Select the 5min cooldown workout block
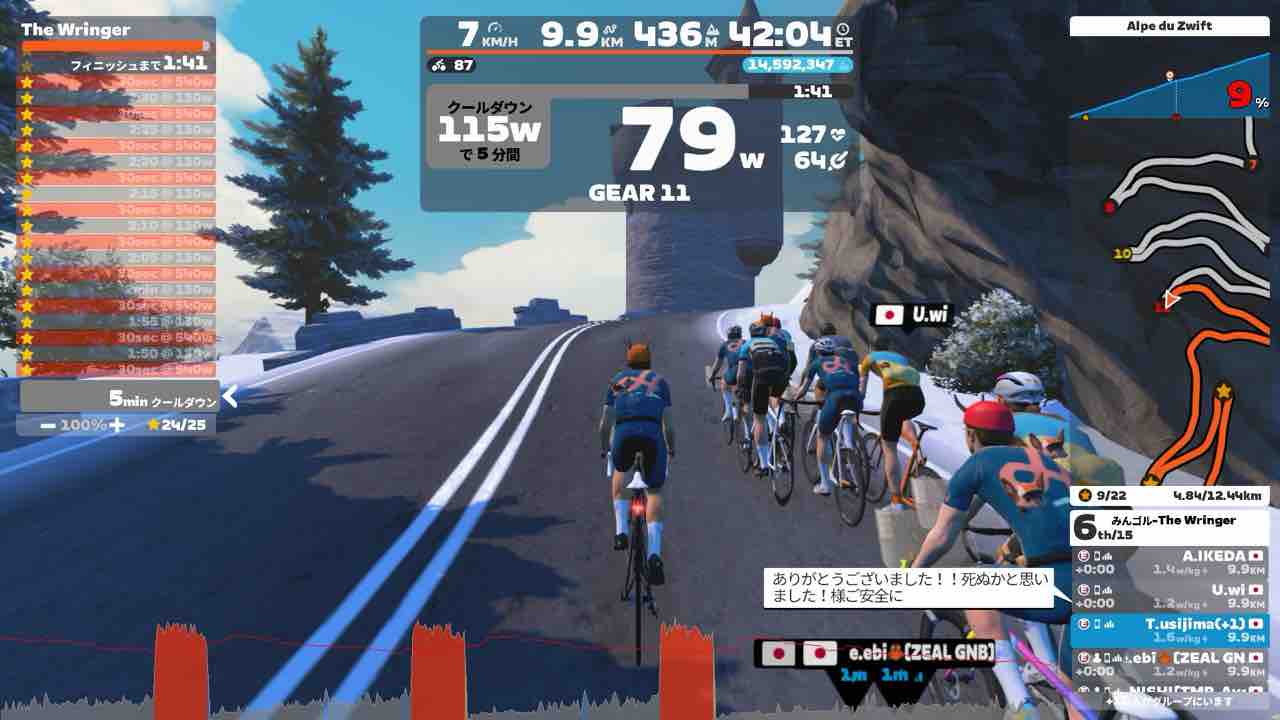The image size is (1280, 720). [x=120, y=397]
